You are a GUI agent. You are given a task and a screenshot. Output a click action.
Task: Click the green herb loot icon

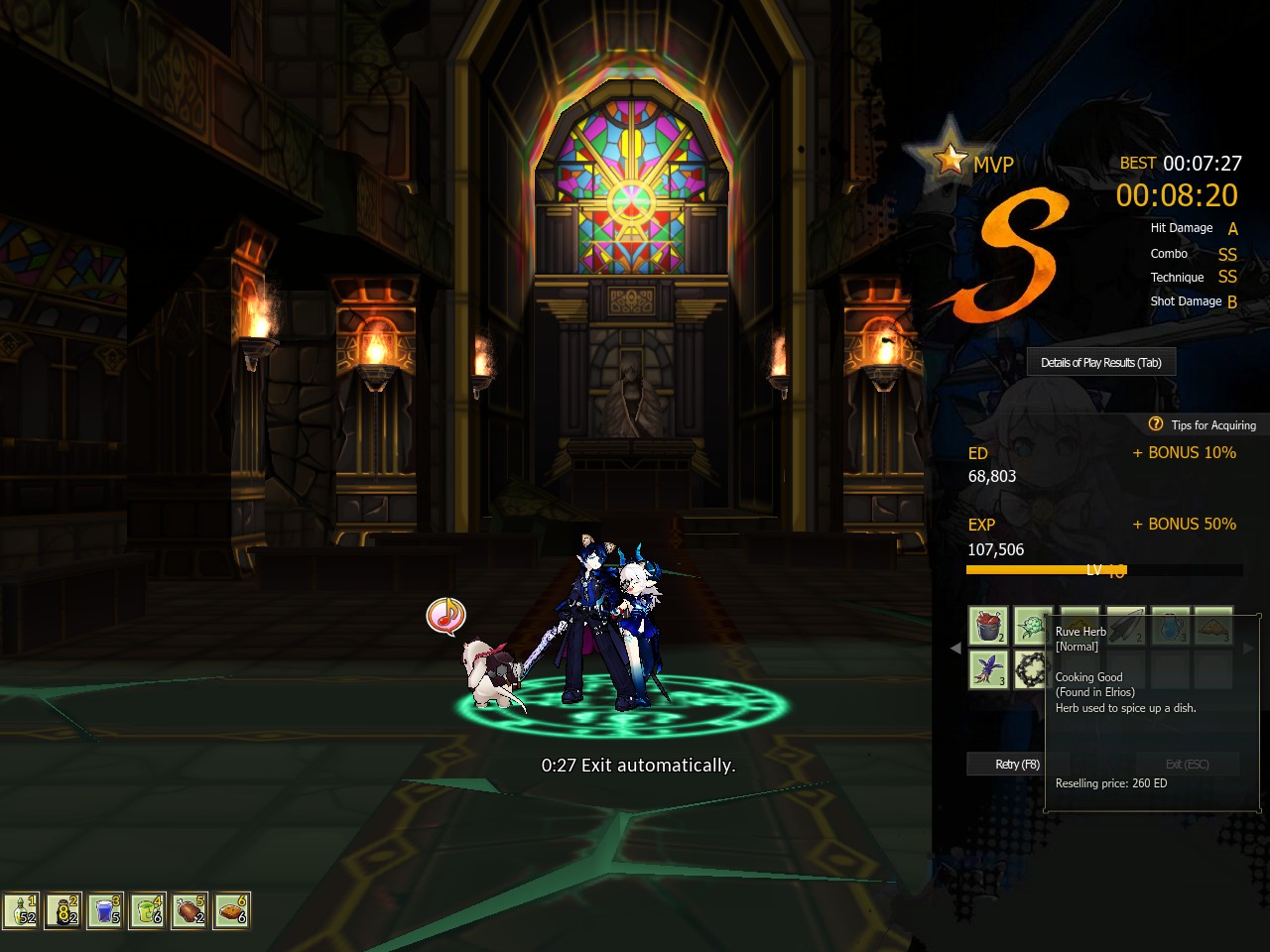click(1034, 626)
